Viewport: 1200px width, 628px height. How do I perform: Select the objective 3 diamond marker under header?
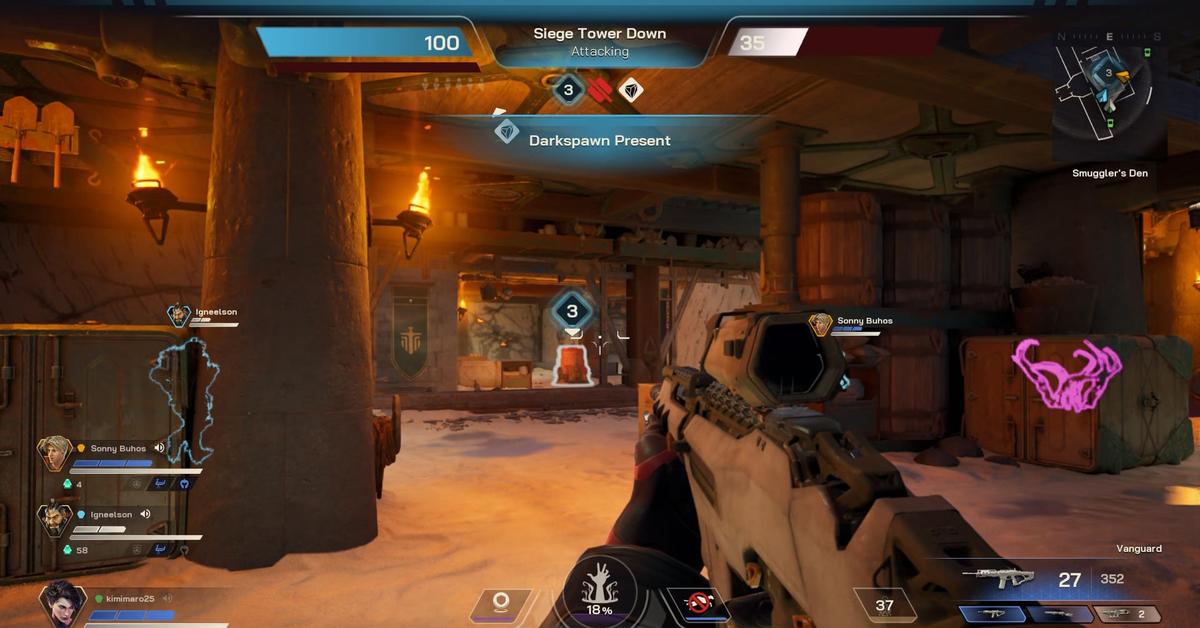click(569, 91)
